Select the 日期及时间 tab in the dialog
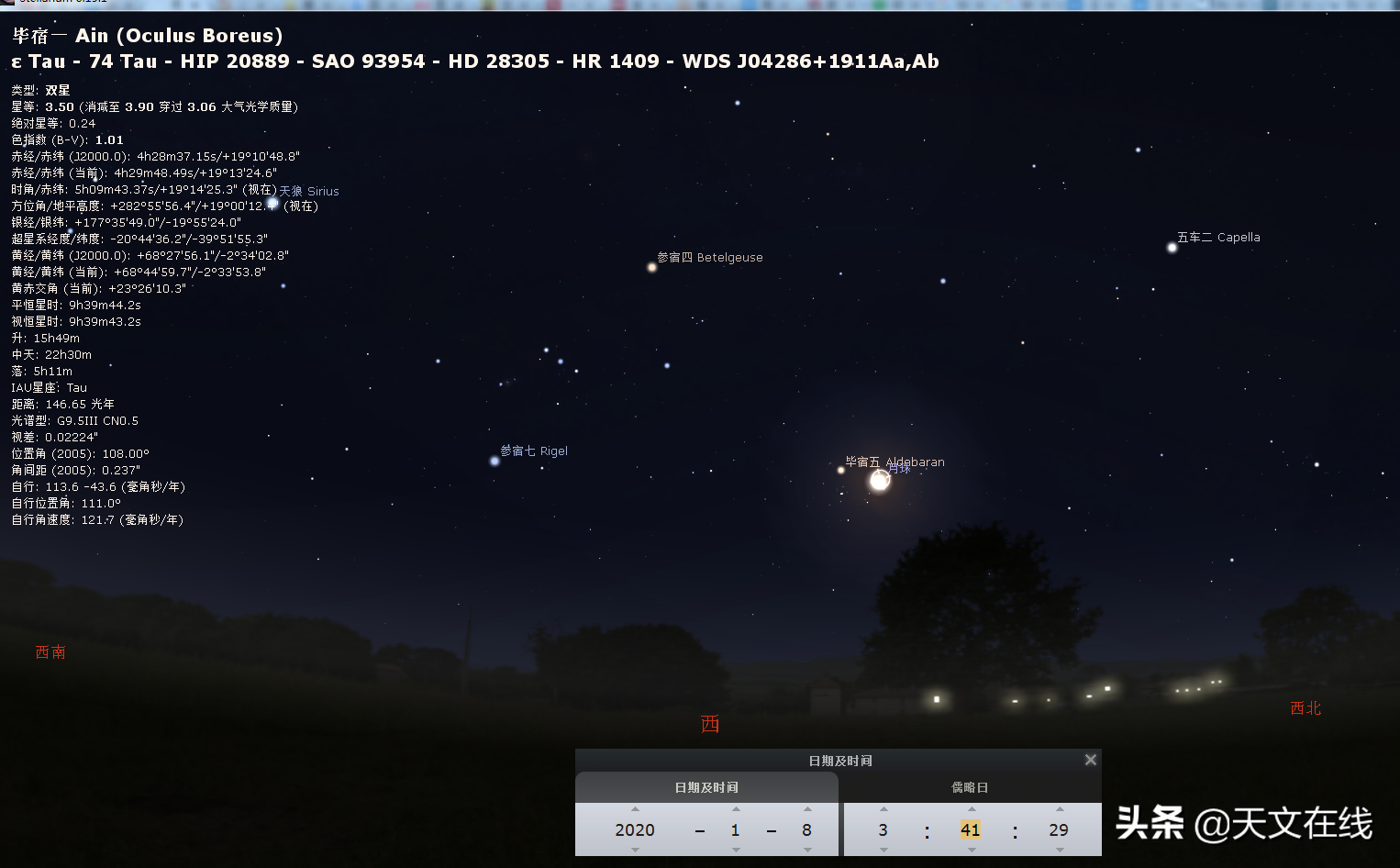This screenshot has height=868, width=1400. (706, 787)
